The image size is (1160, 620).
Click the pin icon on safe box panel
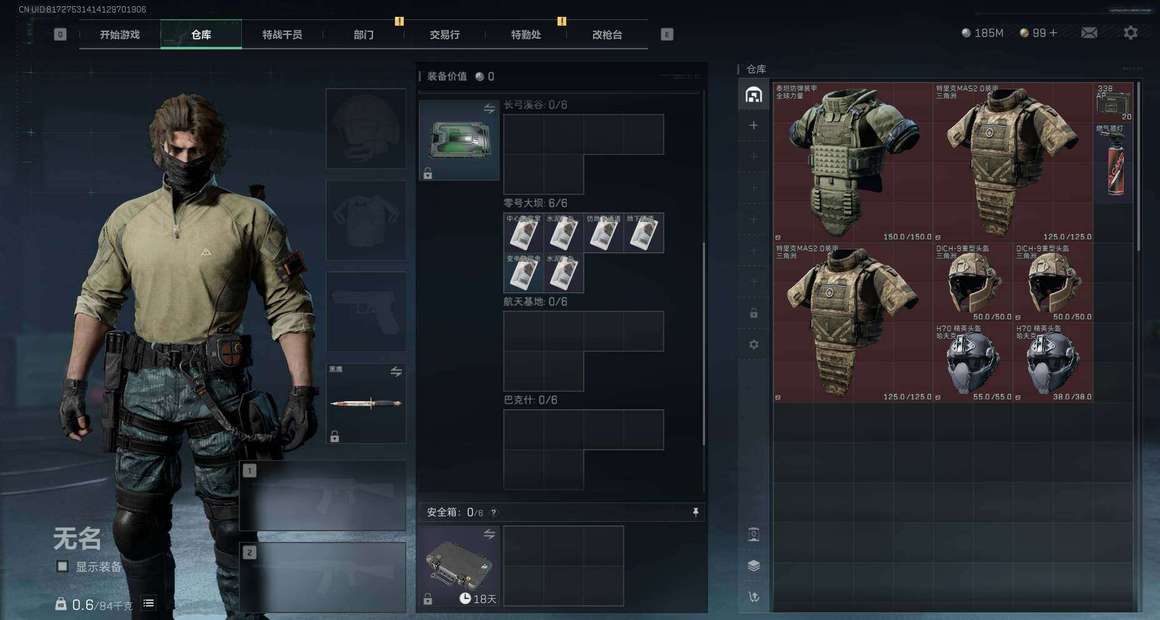[696, 512]
